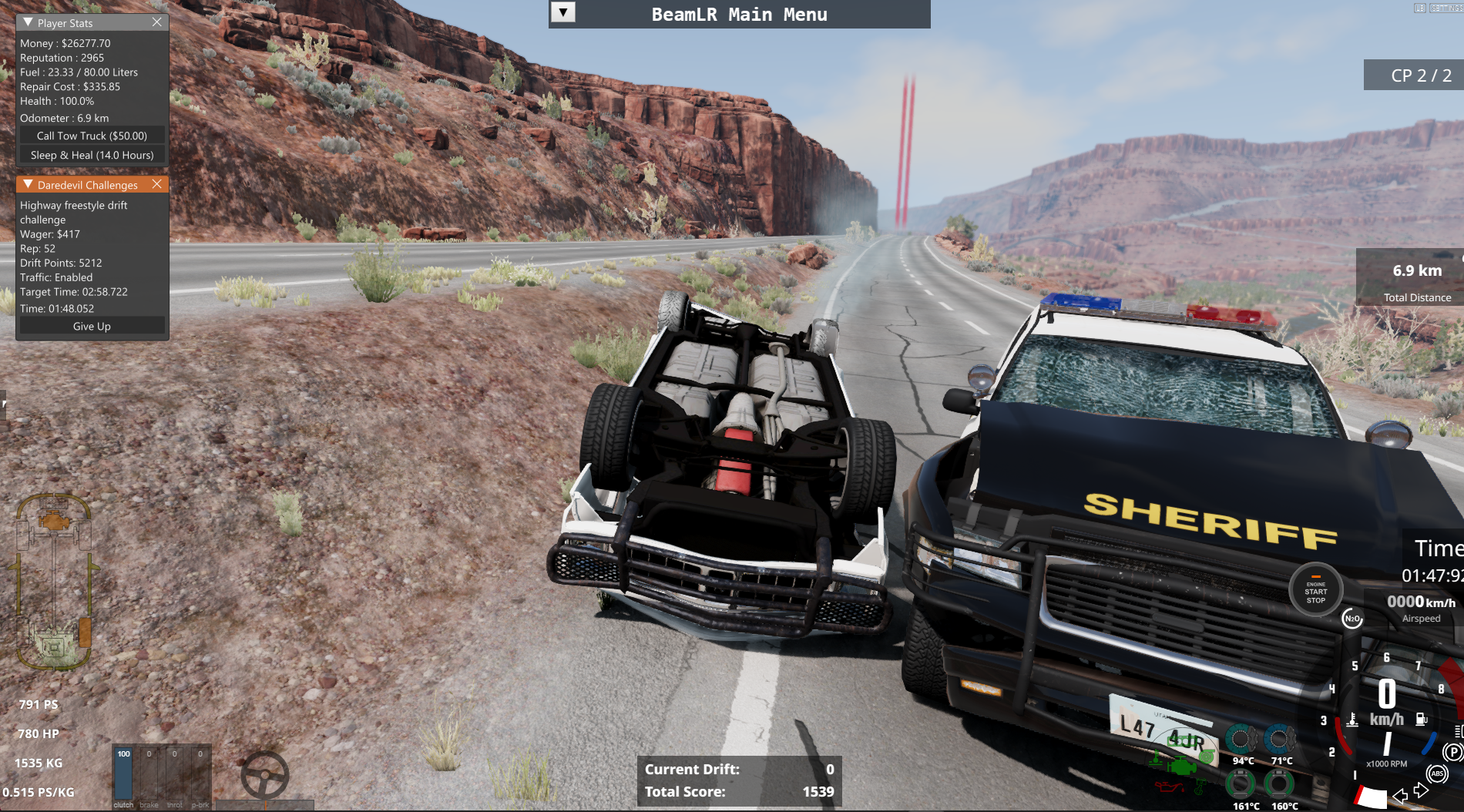1464x812 pixels.
Task: Activate the N2O nitrous icon
Action: click(x=1352, y=619)
